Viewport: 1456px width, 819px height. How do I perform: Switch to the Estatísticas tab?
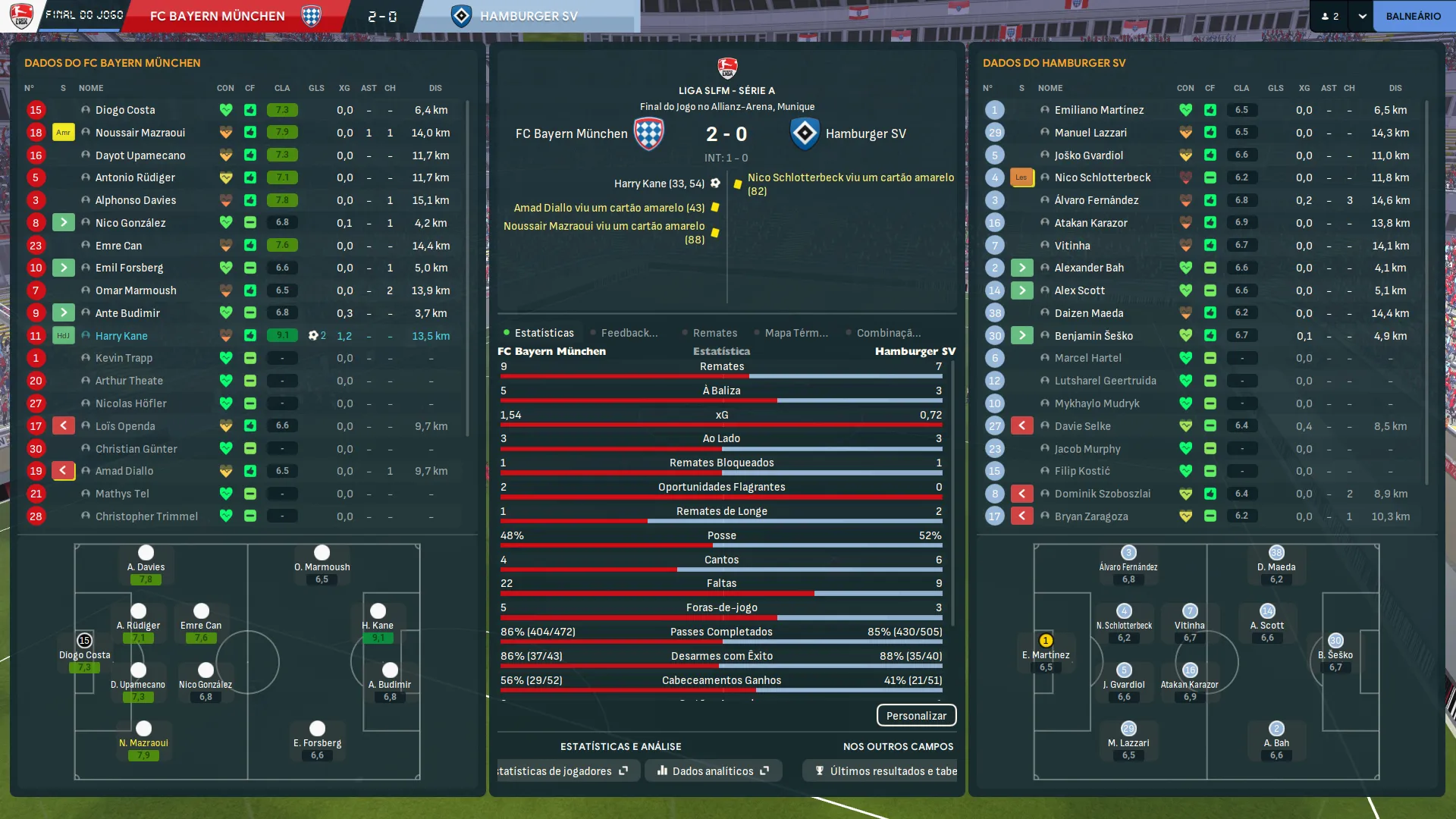pos(543,333)
